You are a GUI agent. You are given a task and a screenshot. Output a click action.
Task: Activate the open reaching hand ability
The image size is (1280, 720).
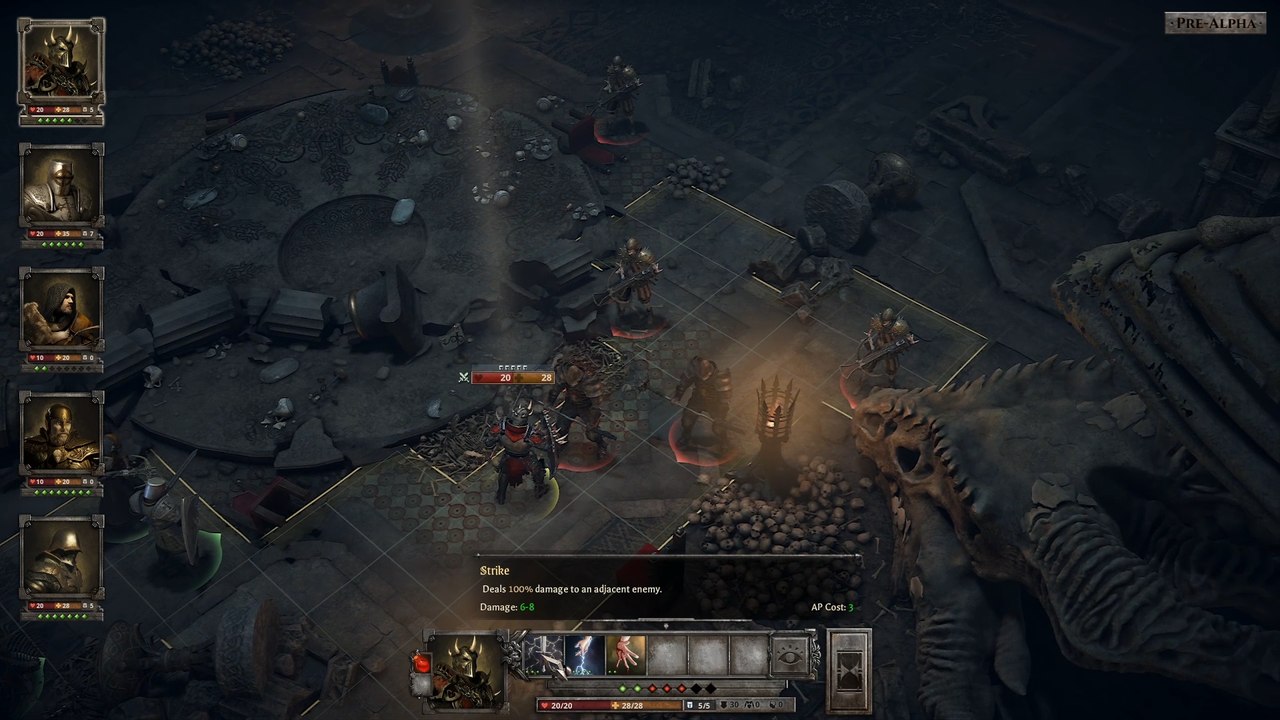pos(626,656)
